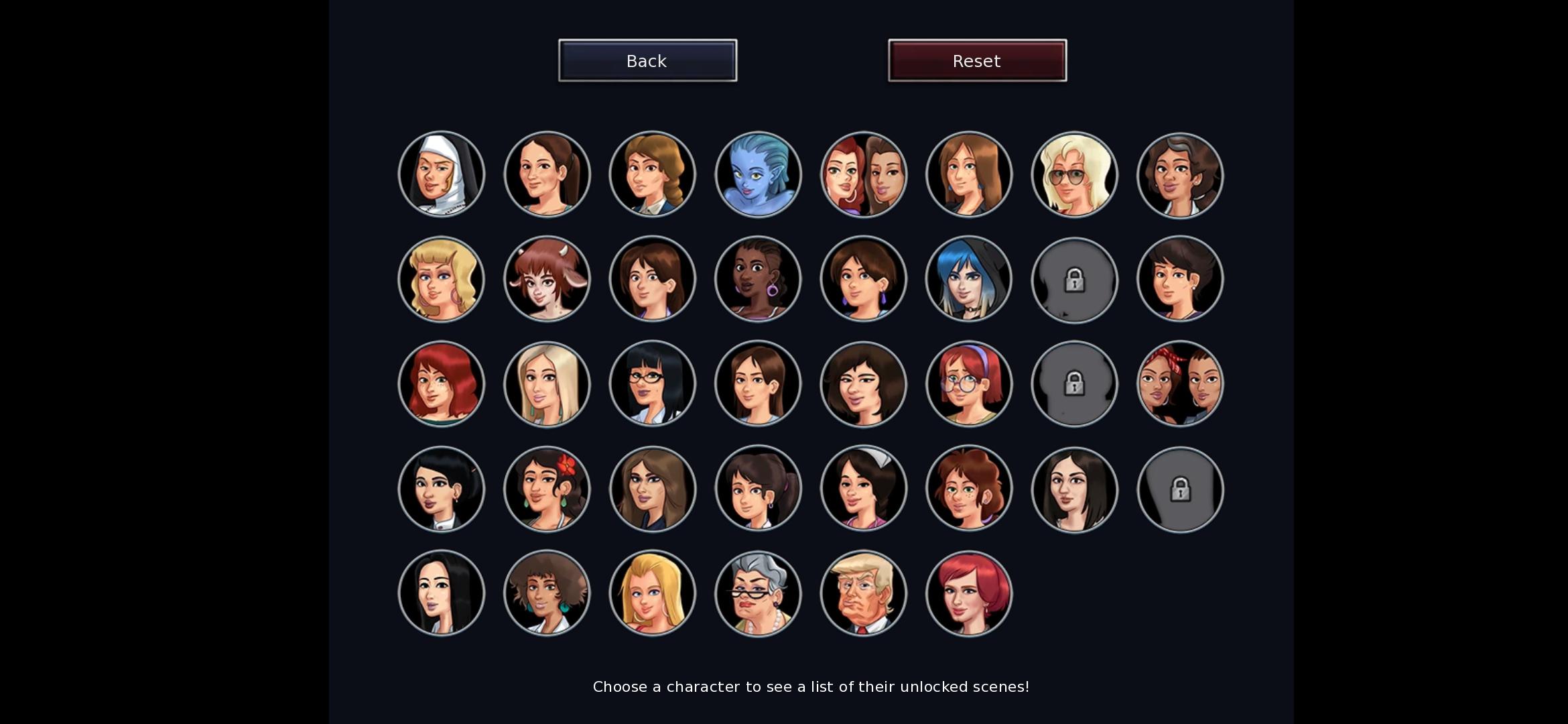This screenshot has width=1568, height=724.
Task: Choose the nurse wearing the white cap
Action: point(863,489)
